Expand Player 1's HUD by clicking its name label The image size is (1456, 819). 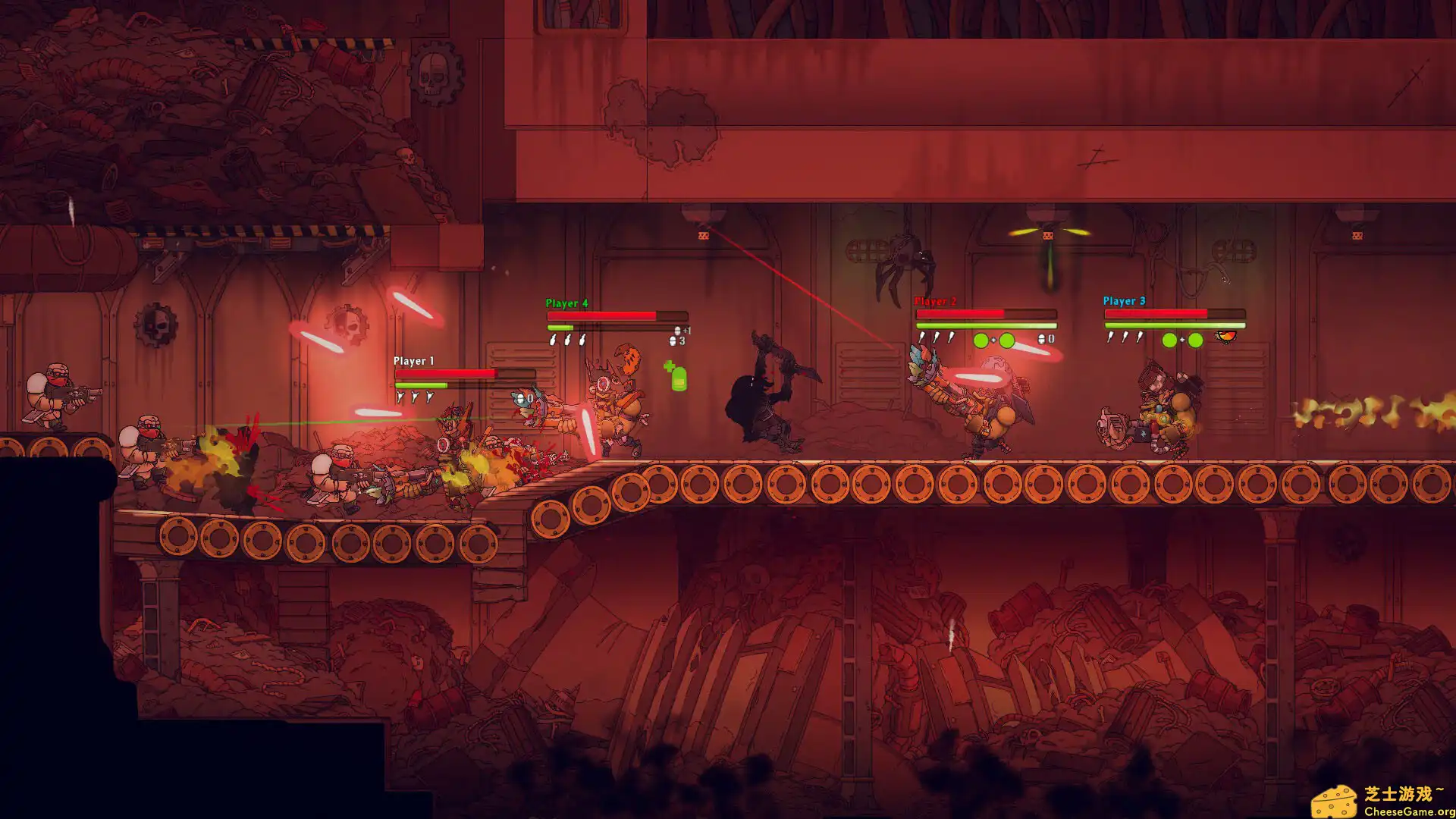tap(412, 362)
